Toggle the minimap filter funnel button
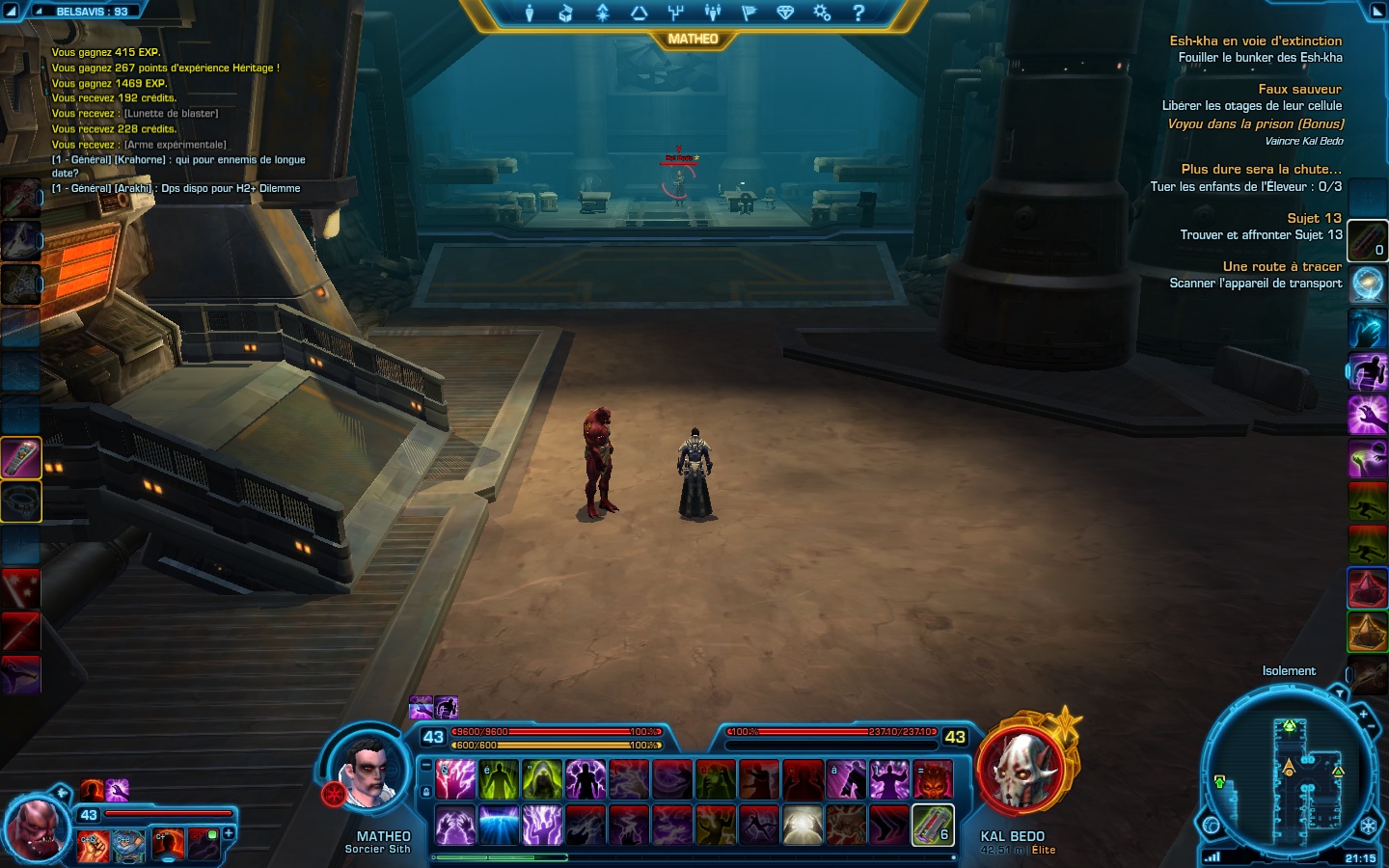Image resolution: width=1389 pixels, height=868 pixels. click(x=1339, y=693)
